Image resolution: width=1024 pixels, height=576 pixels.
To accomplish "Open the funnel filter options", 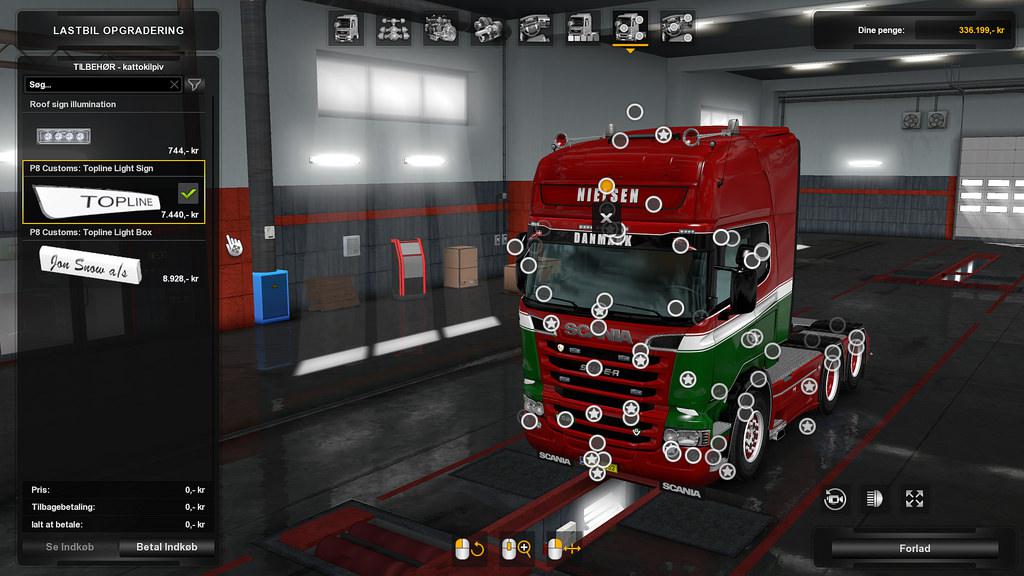I will (195, 85).
